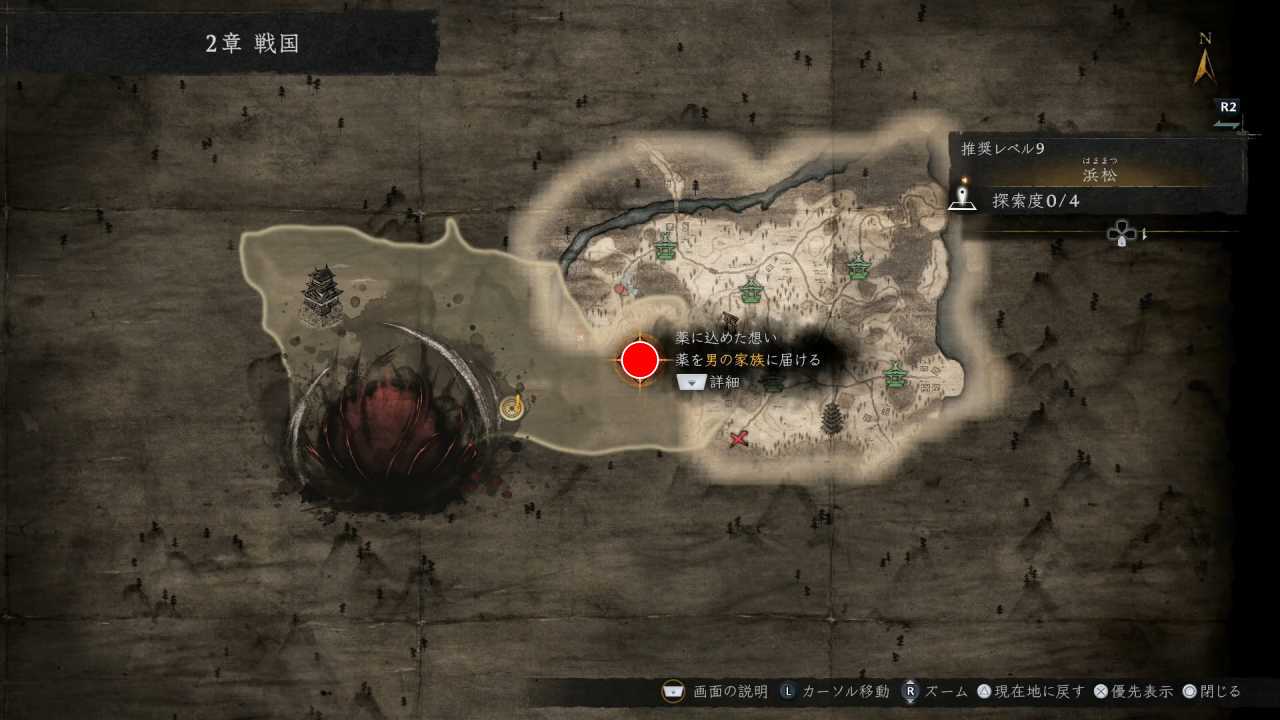1280x720 pixels.
Task: Select the 浜松 region name panel
Action: click(1098, 175)
